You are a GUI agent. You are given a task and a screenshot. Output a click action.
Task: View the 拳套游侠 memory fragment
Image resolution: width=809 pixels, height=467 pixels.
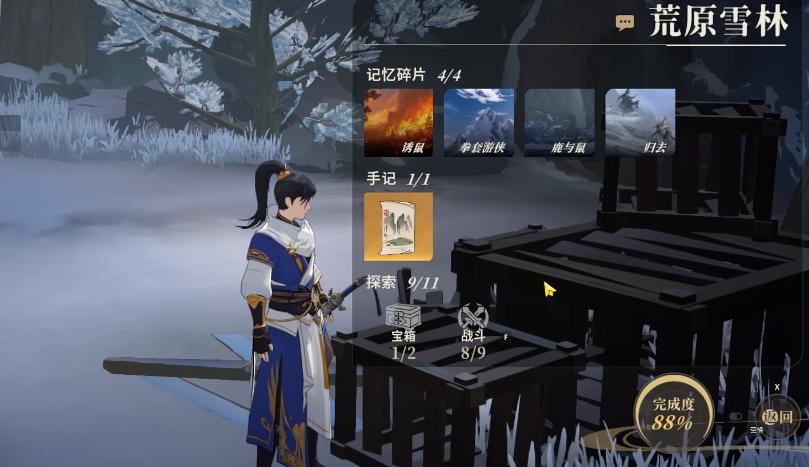(x=479, y=123)
